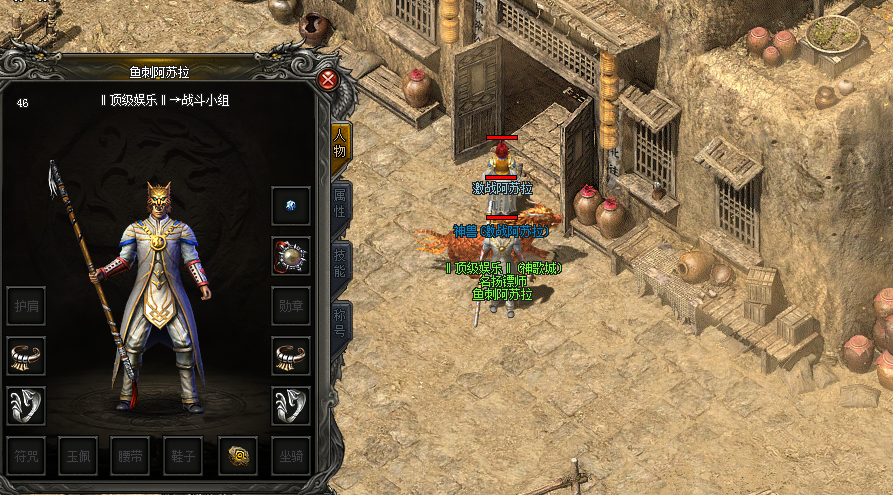Switch to the 技能 skills tab
This screenshot has width=893, height=495.
click(x=340, y=262)
